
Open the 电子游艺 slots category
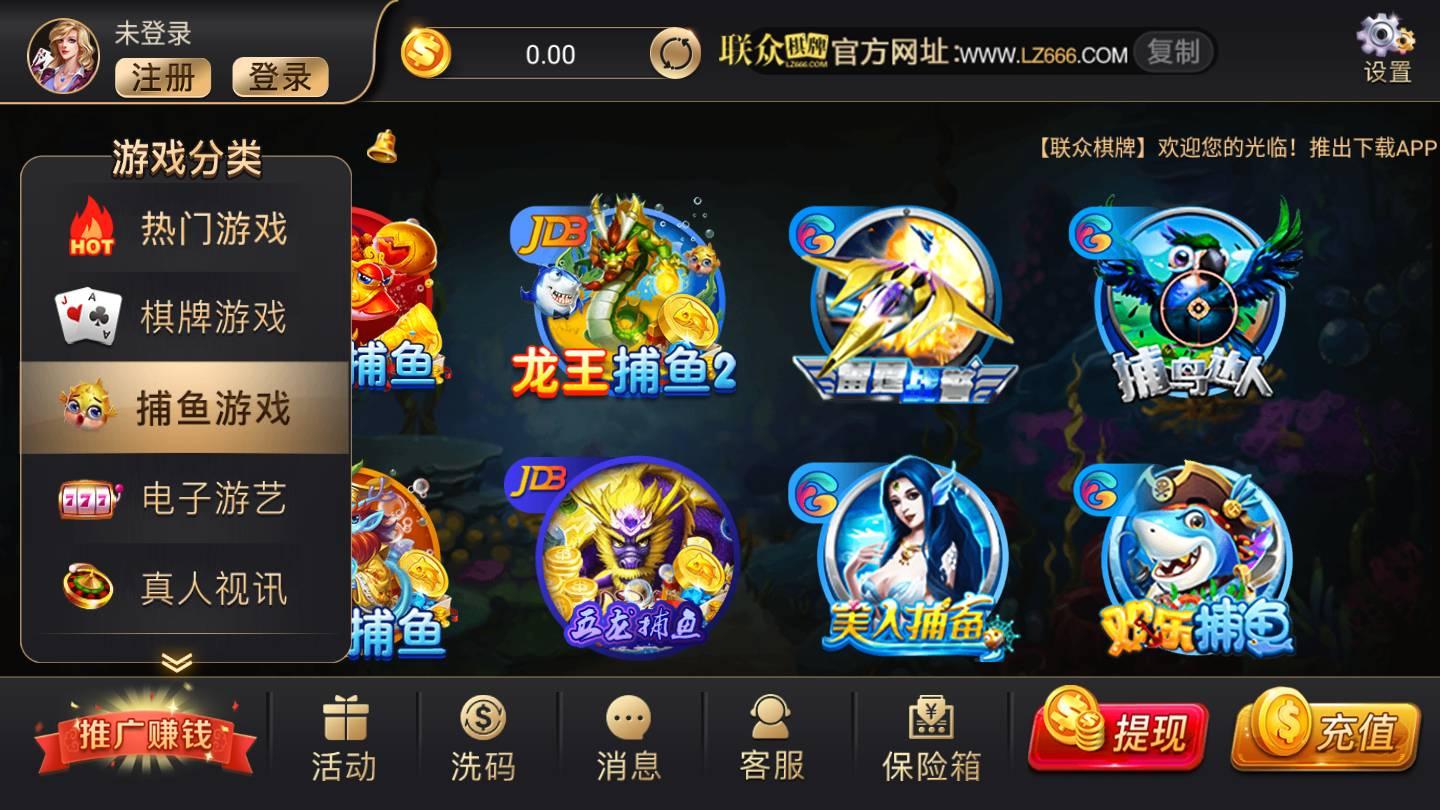(x=185, y=500)
